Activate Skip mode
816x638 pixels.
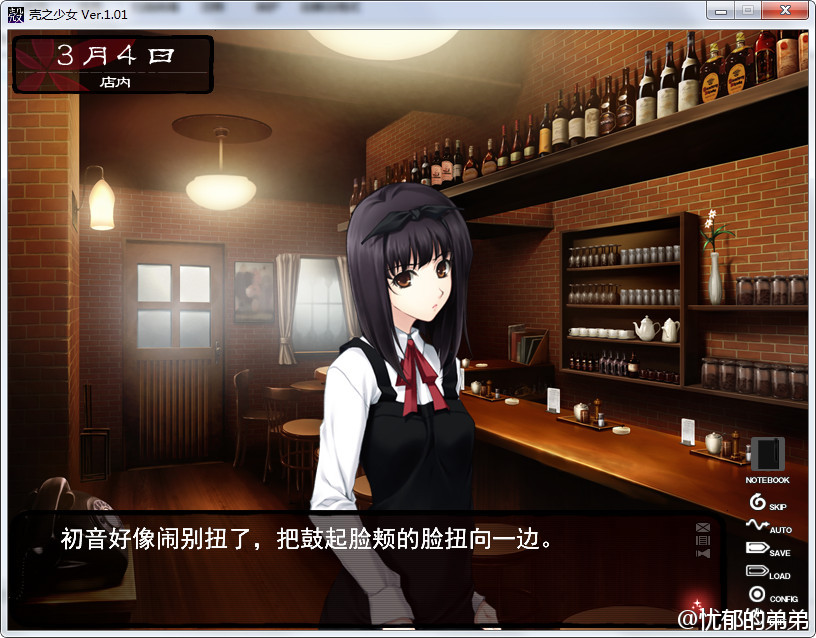tap(766, 503)
